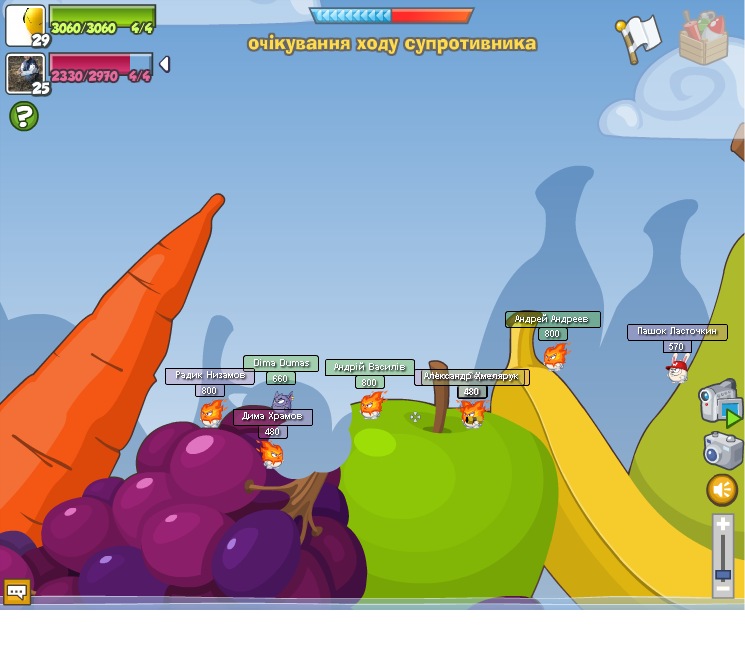Open the green question mark help
745x650 pixels.
tap(24, 116)
